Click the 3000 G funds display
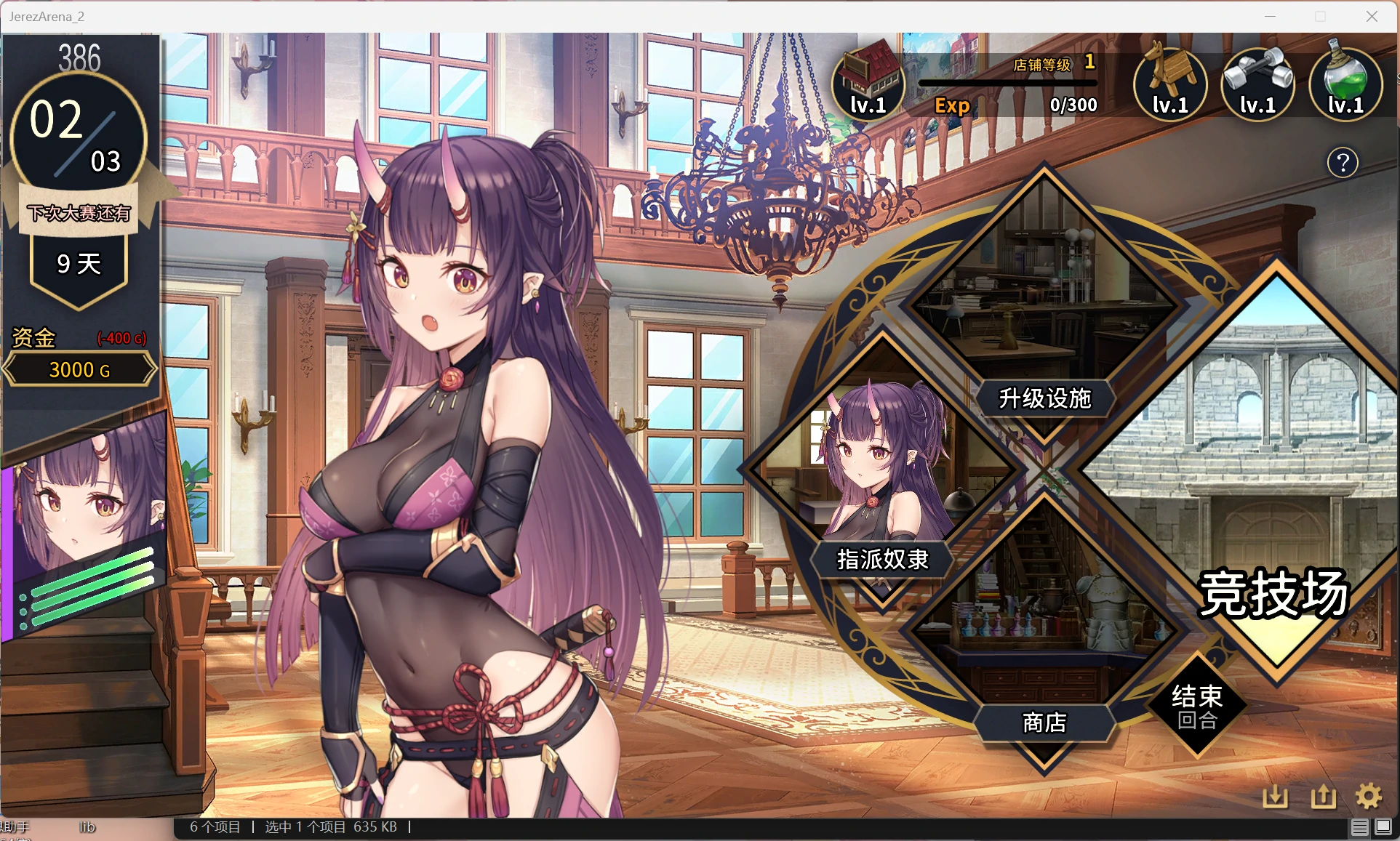 click(x=79, y=369)
